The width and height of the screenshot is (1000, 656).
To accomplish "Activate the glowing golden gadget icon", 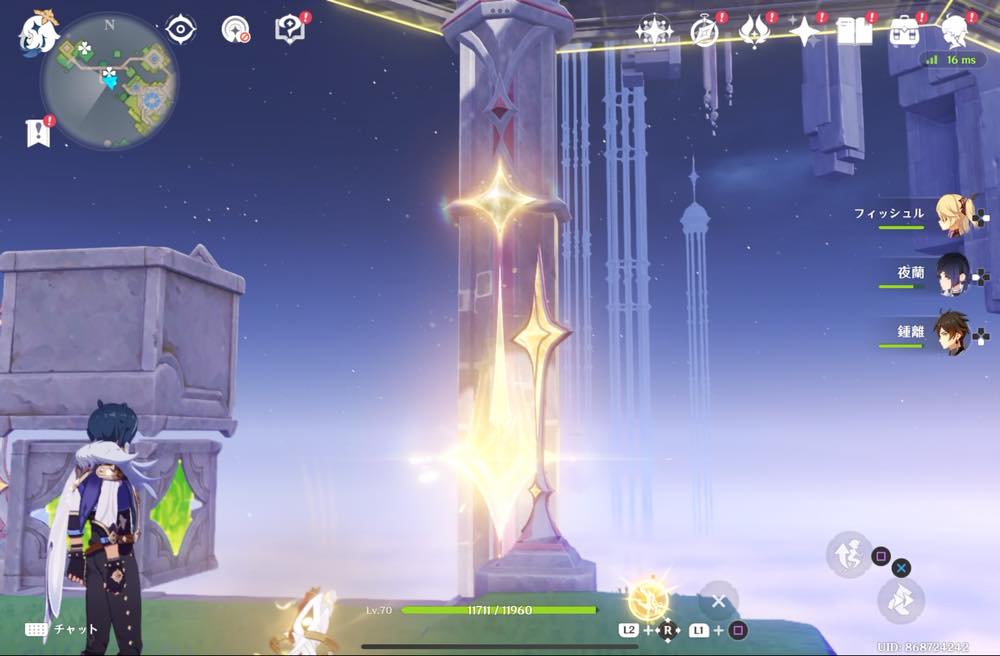I will [648, 600].
